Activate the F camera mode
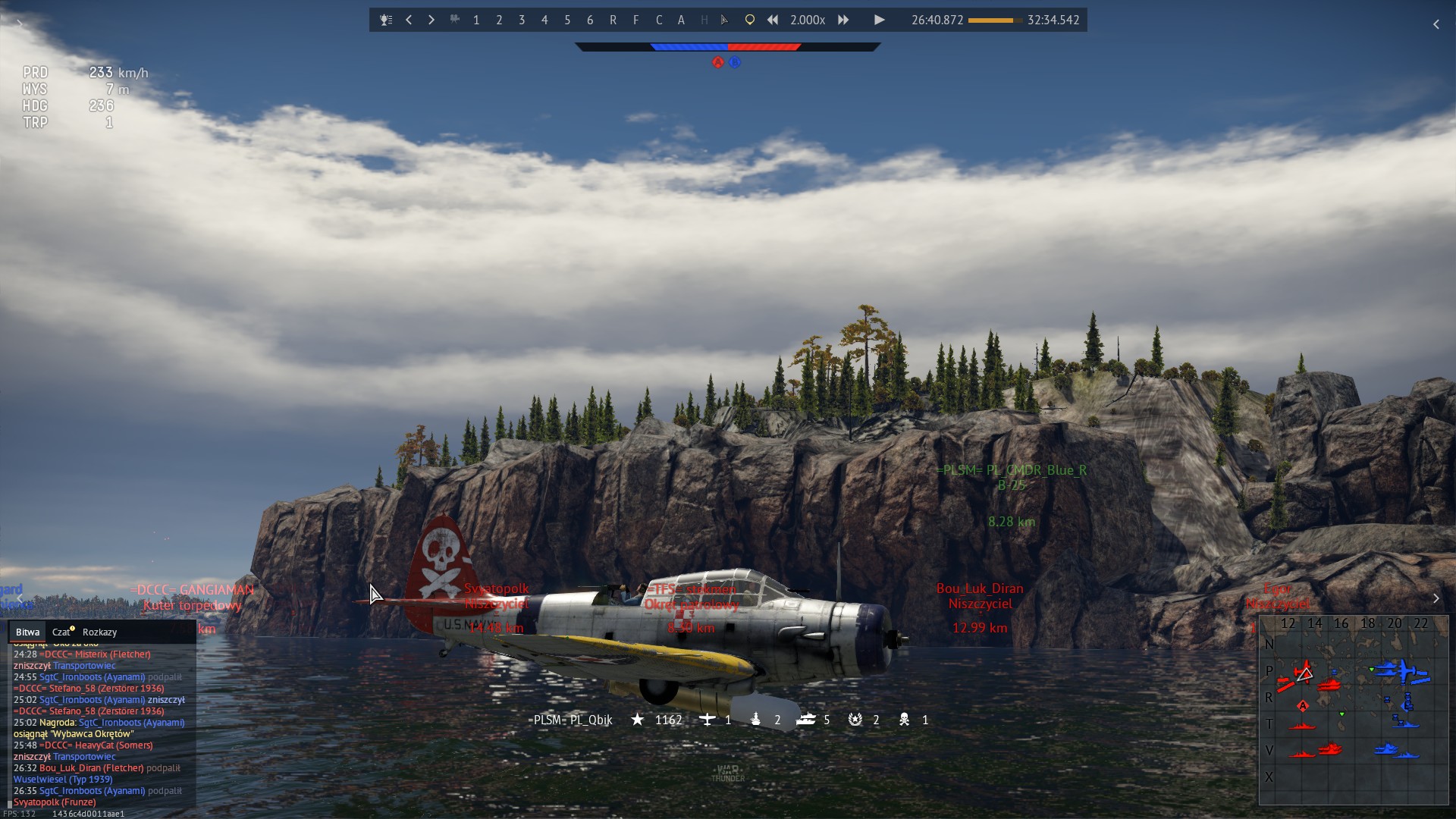The width and height of the screenshot is (1456, 819). (x=635, y=20)
